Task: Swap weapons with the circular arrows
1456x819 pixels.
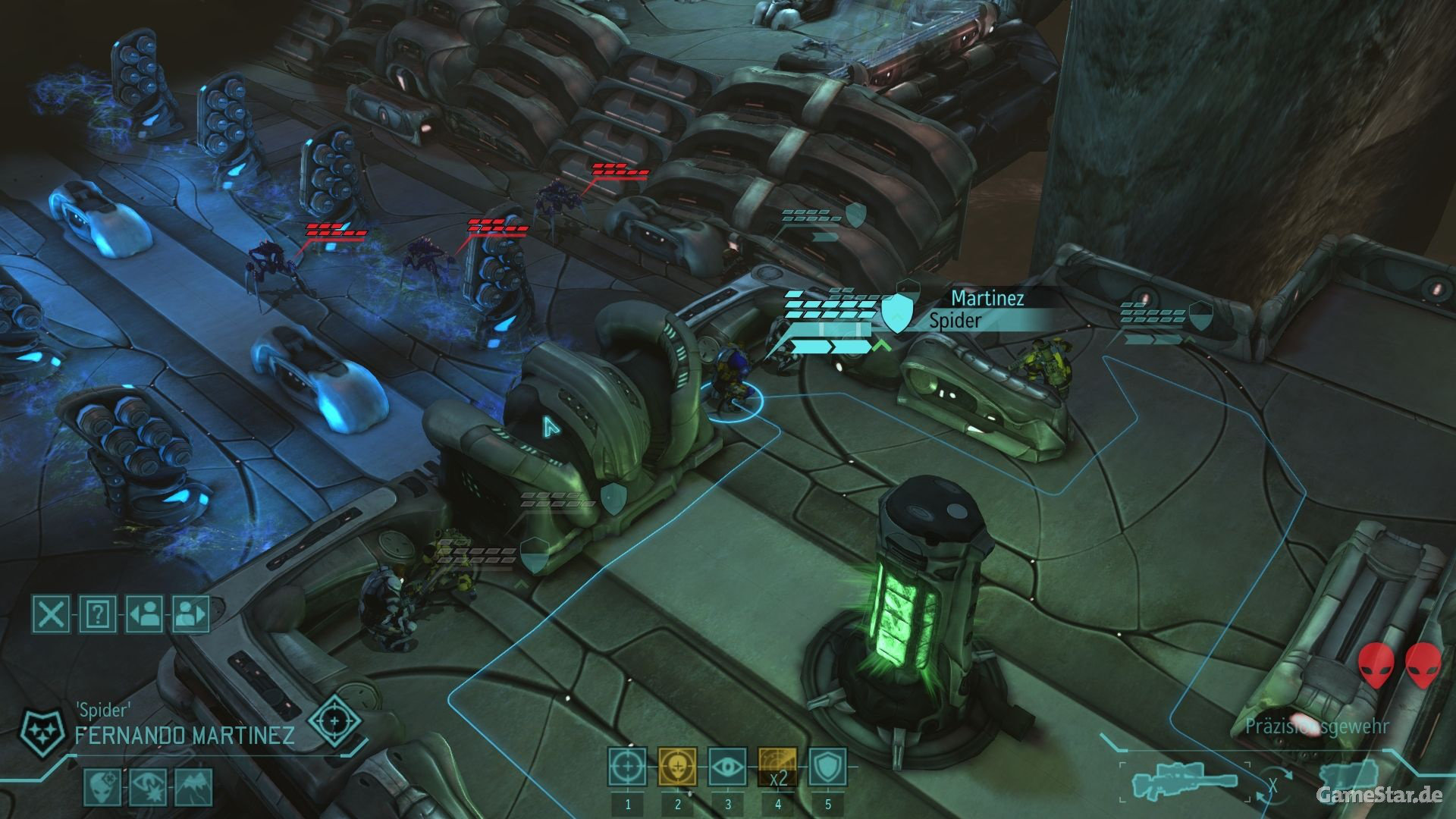Action: [1273, 786]
